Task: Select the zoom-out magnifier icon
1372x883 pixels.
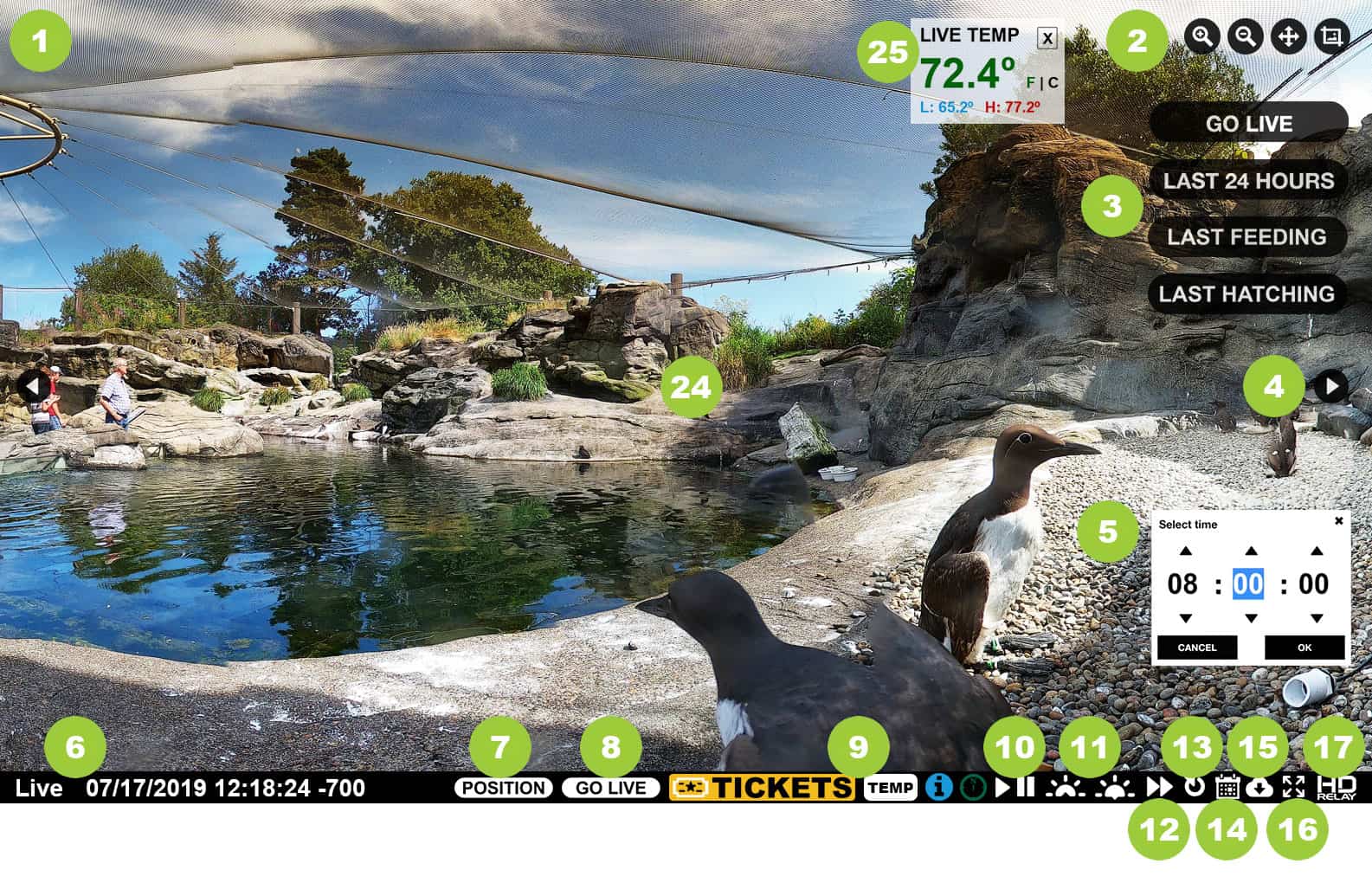Action: tap(1245, 36)
